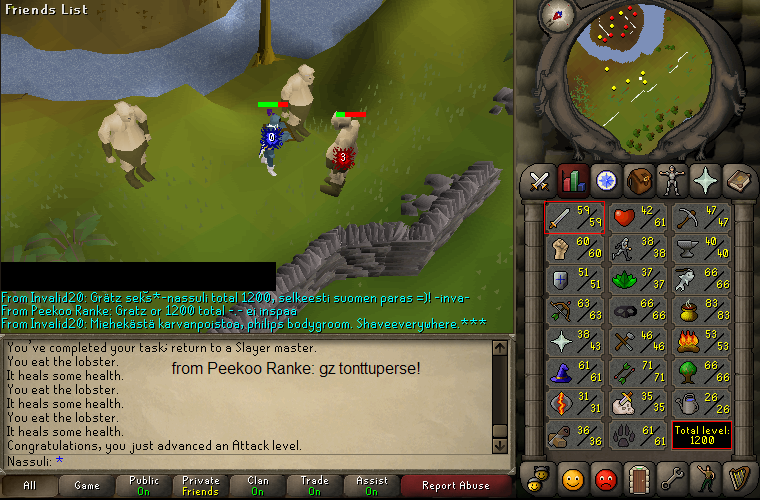Switch to the Inventory backpack tab
The image size is (760, 500).
tap(639, 180)
